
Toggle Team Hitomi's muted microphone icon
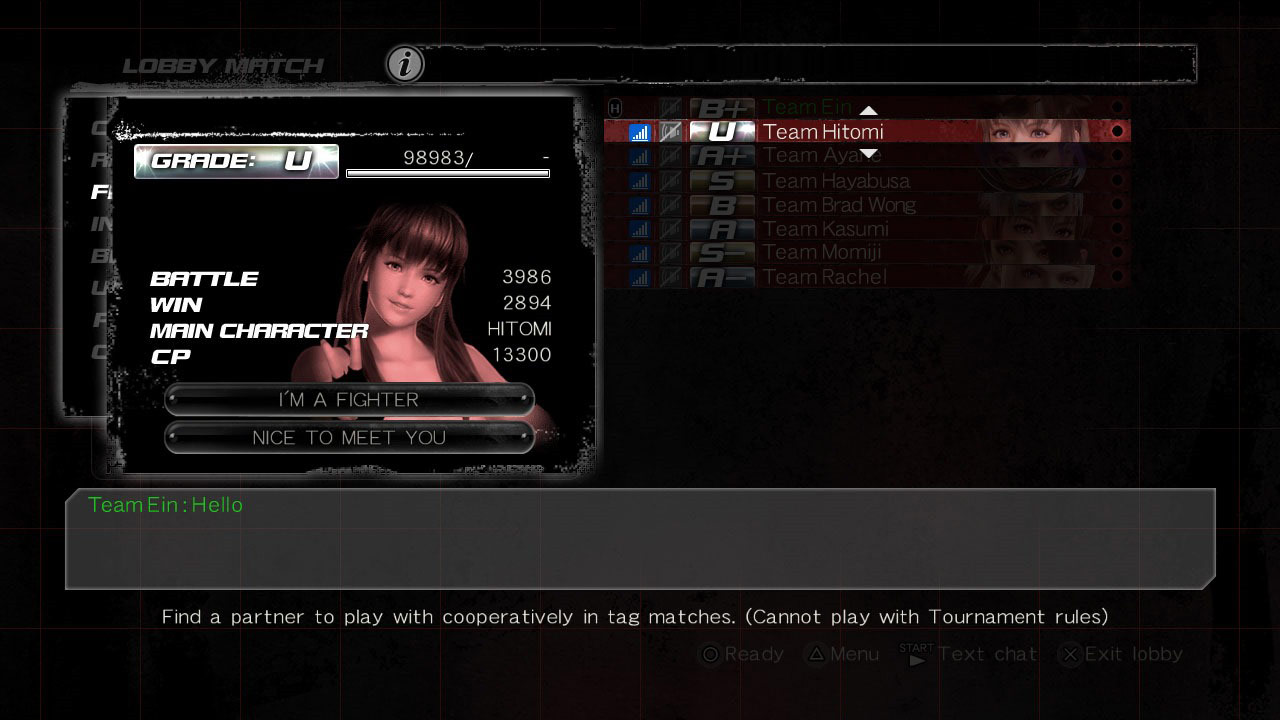point(668,131)
